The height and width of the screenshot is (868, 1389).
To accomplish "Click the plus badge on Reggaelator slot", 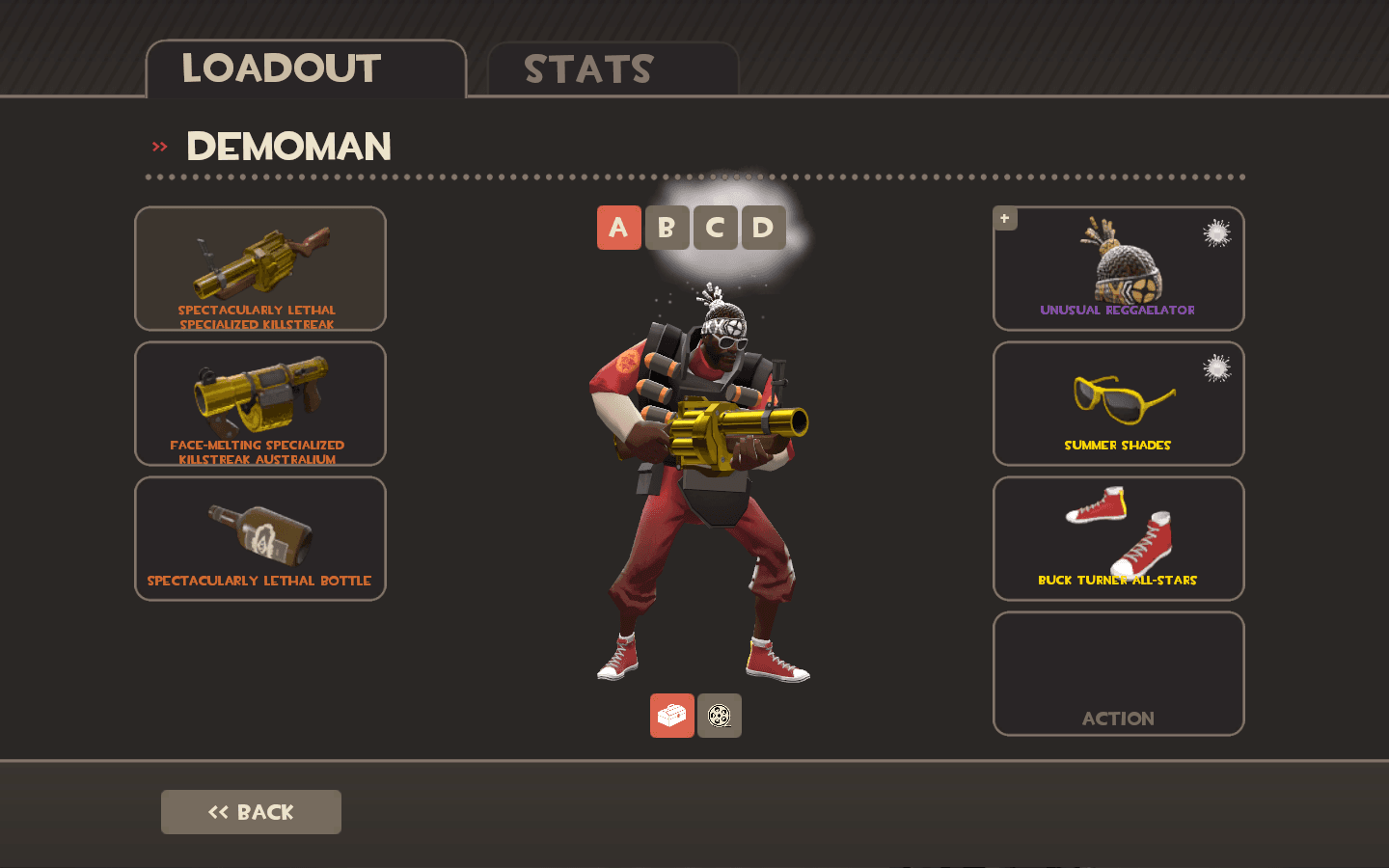I will (x=1005, y=219).
